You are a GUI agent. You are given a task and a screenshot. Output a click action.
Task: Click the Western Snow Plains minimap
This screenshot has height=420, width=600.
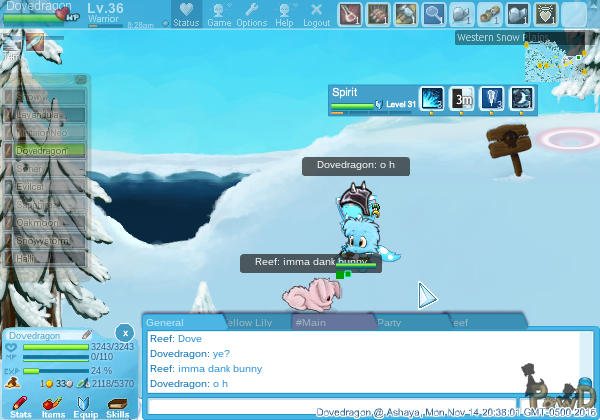pos(555,62)
